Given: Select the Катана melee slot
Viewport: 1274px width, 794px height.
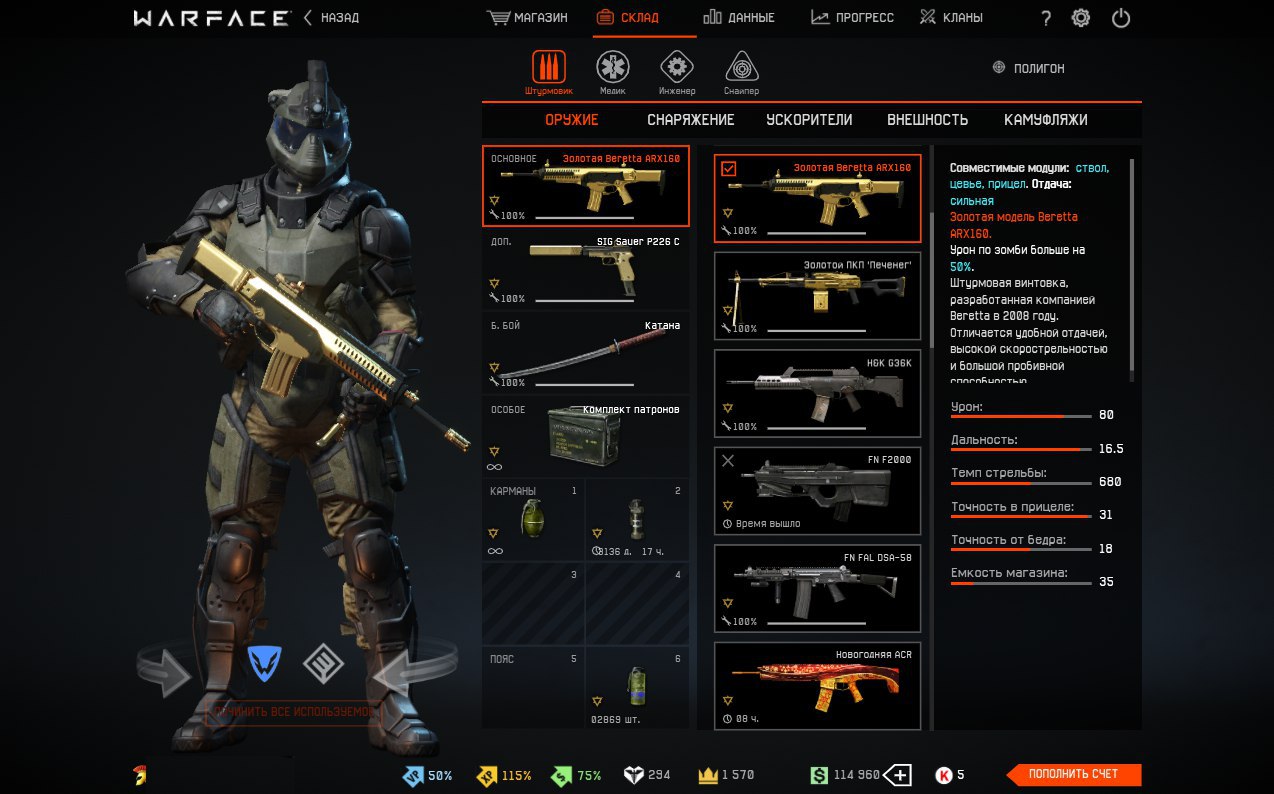Looking at the screenshot, I should [586, 353].
